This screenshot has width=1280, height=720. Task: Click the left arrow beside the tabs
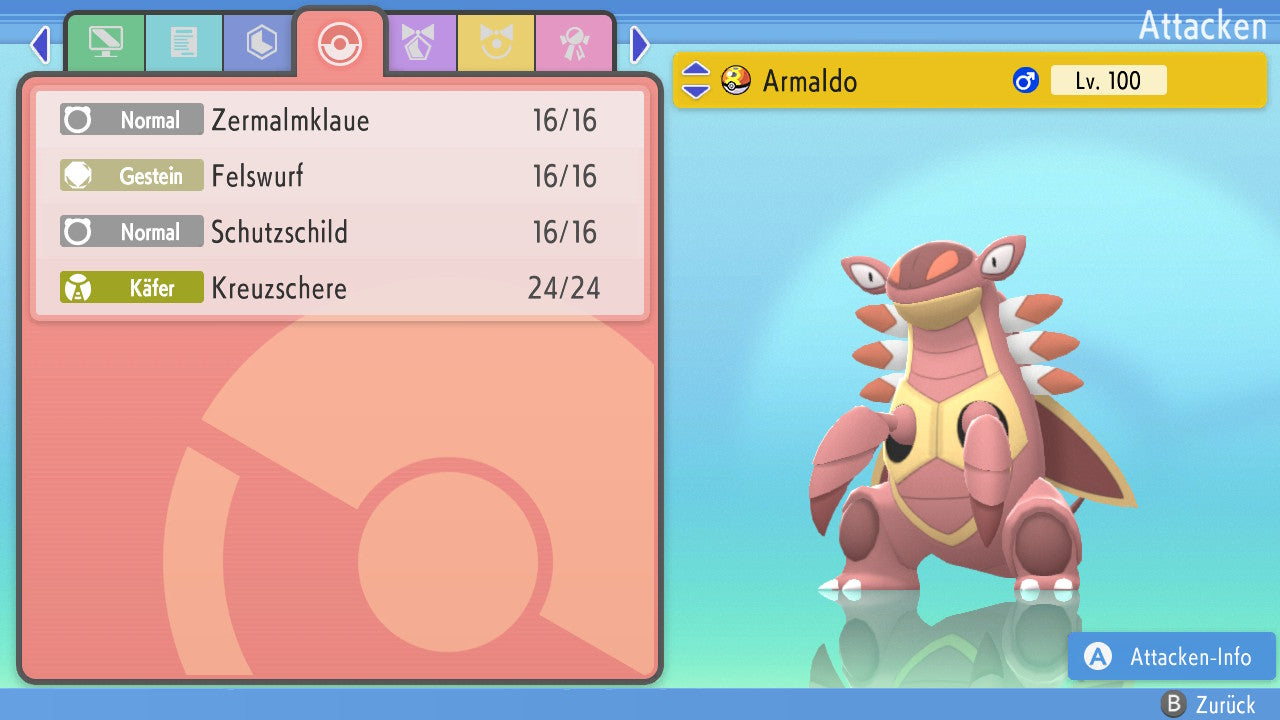pos(40,44)
